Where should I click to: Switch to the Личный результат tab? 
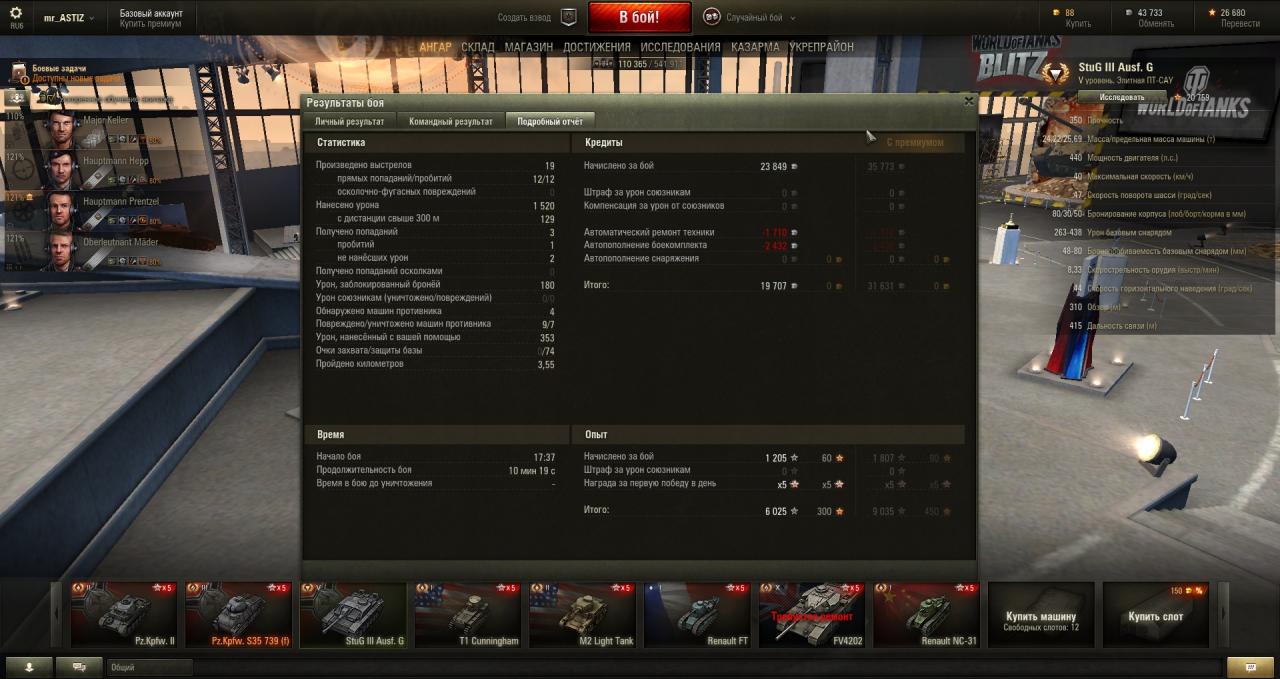click(x=349, y=121)
